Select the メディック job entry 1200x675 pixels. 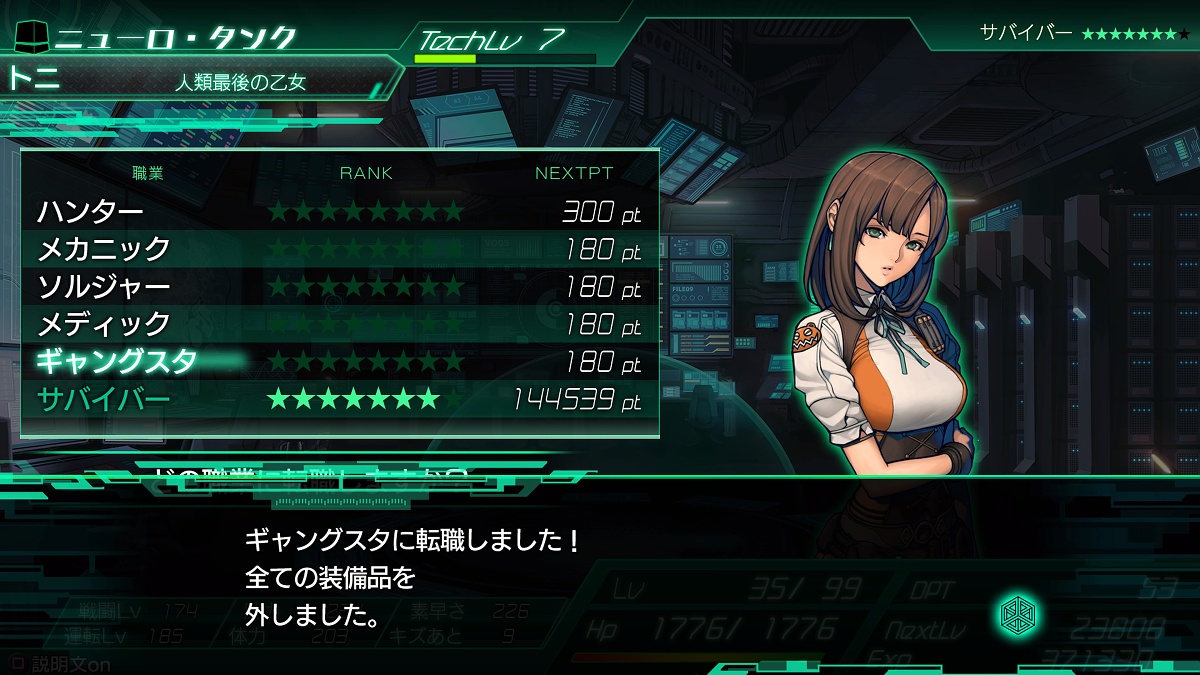(x=340, y=324)
